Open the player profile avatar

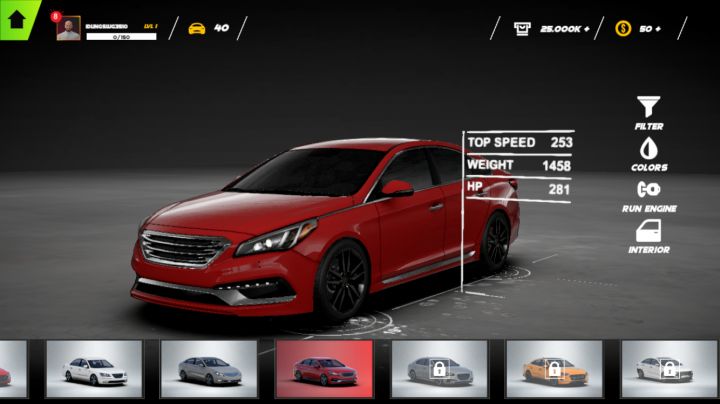coord(69,29)
